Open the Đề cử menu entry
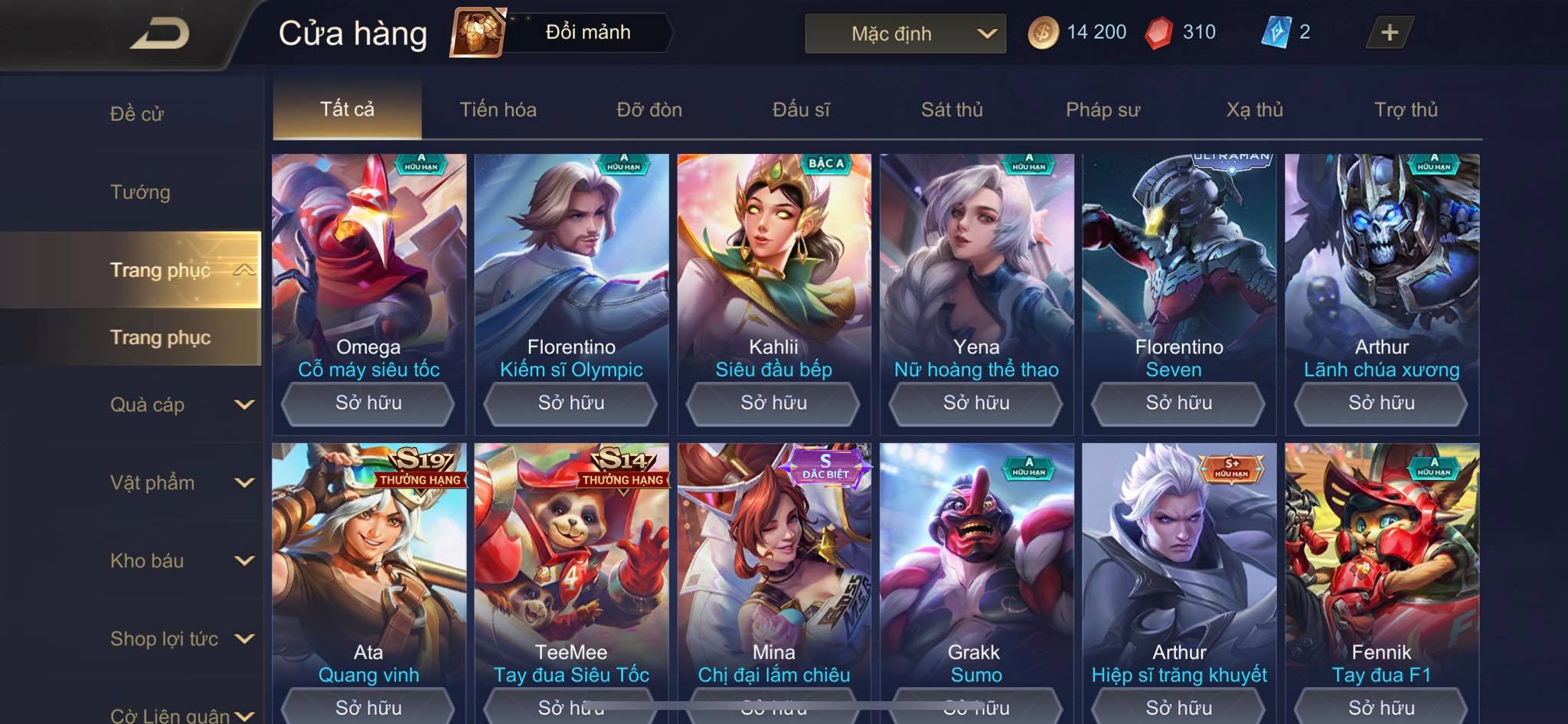Viewport: 1568px width, 724px height. (x=137, y=114)
